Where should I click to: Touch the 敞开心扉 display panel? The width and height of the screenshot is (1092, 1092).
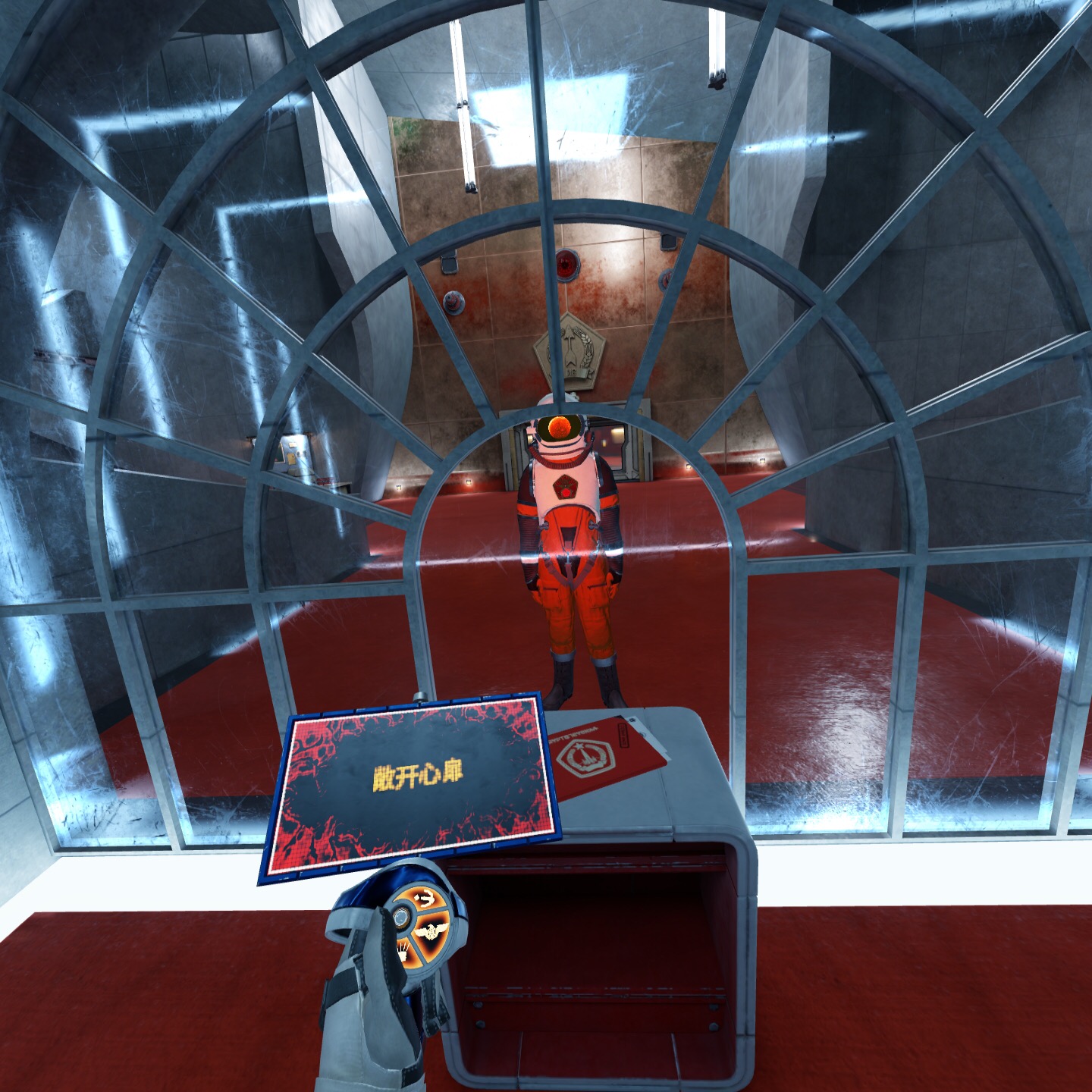pyautogui.click(x=413, y=786)
